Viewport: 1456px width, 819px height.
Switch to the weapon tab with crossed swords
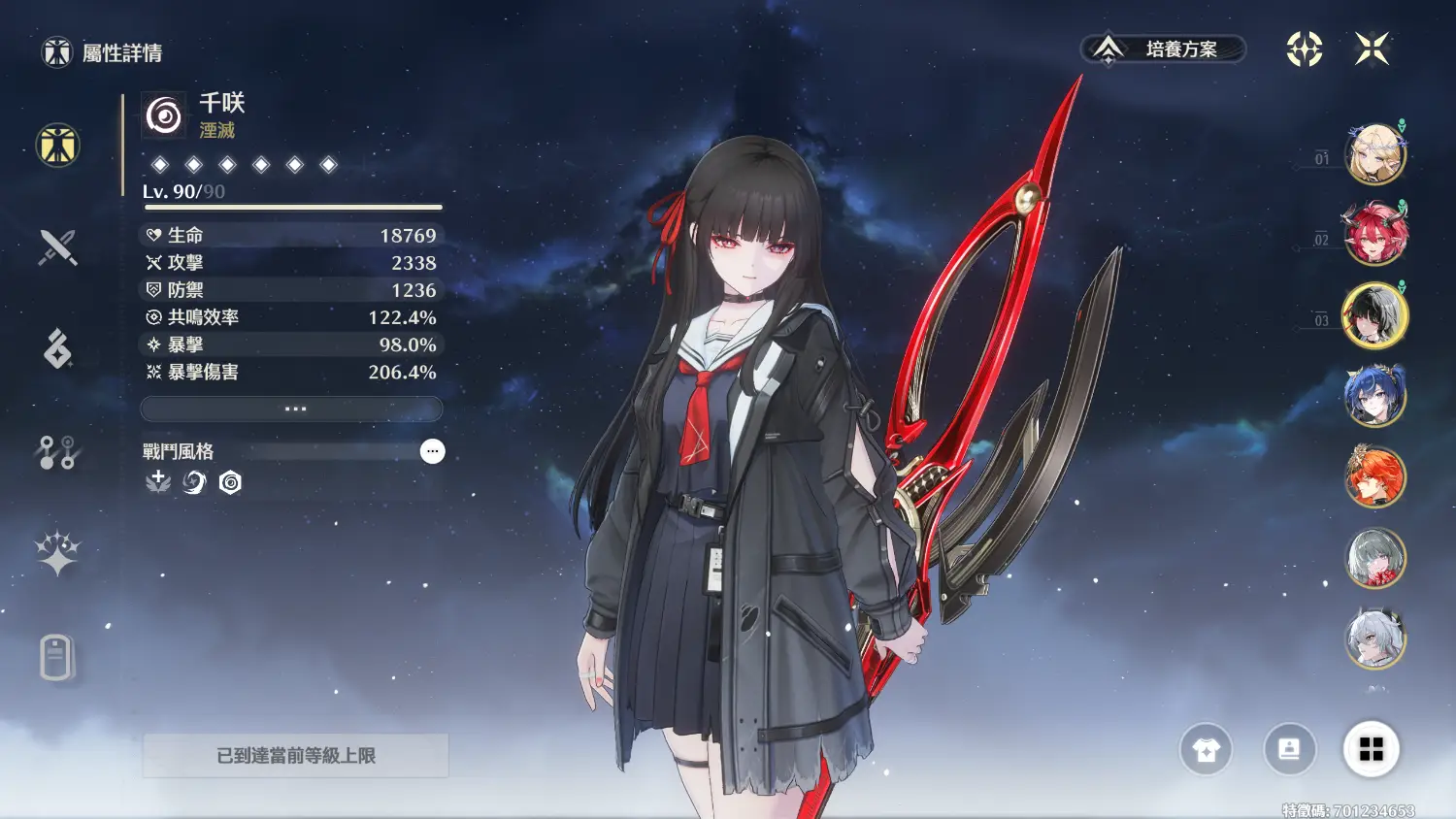click(57, 247)
